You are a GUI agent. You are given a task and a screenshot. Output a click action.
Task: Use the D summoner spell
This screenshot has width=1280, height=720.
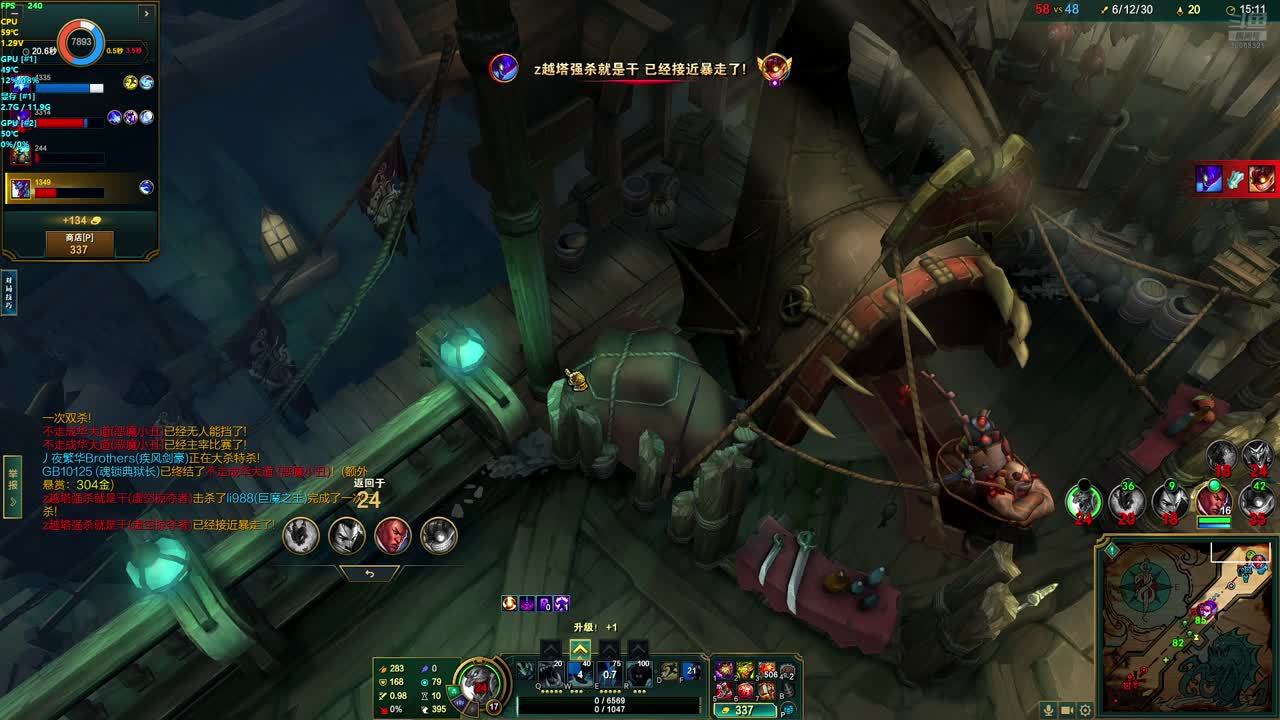[x=669, y=671]
